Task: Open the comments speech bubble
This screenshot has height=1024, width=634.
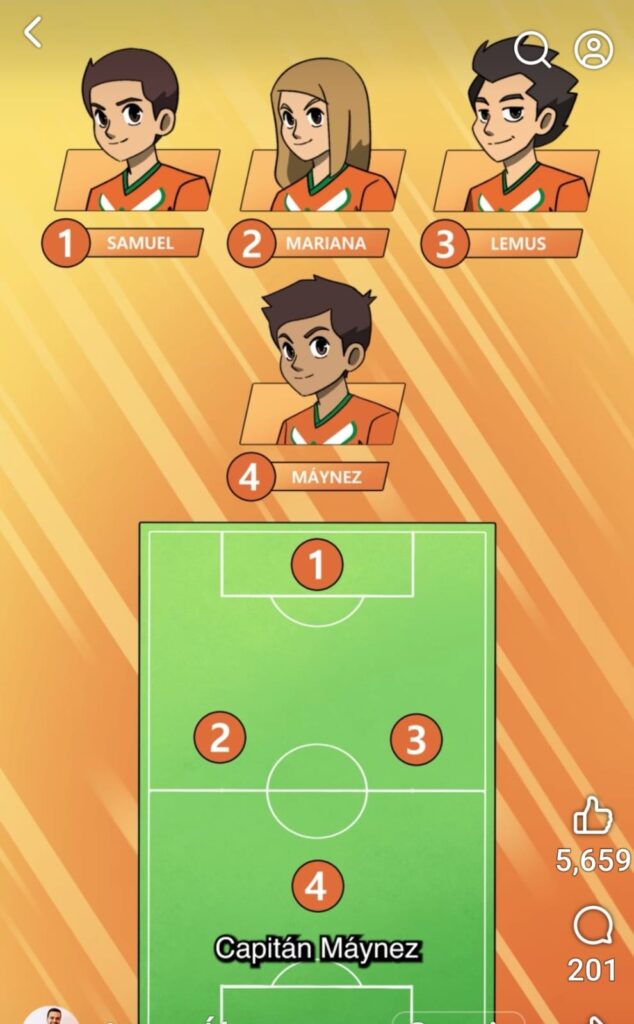Action: click(592, 928)
